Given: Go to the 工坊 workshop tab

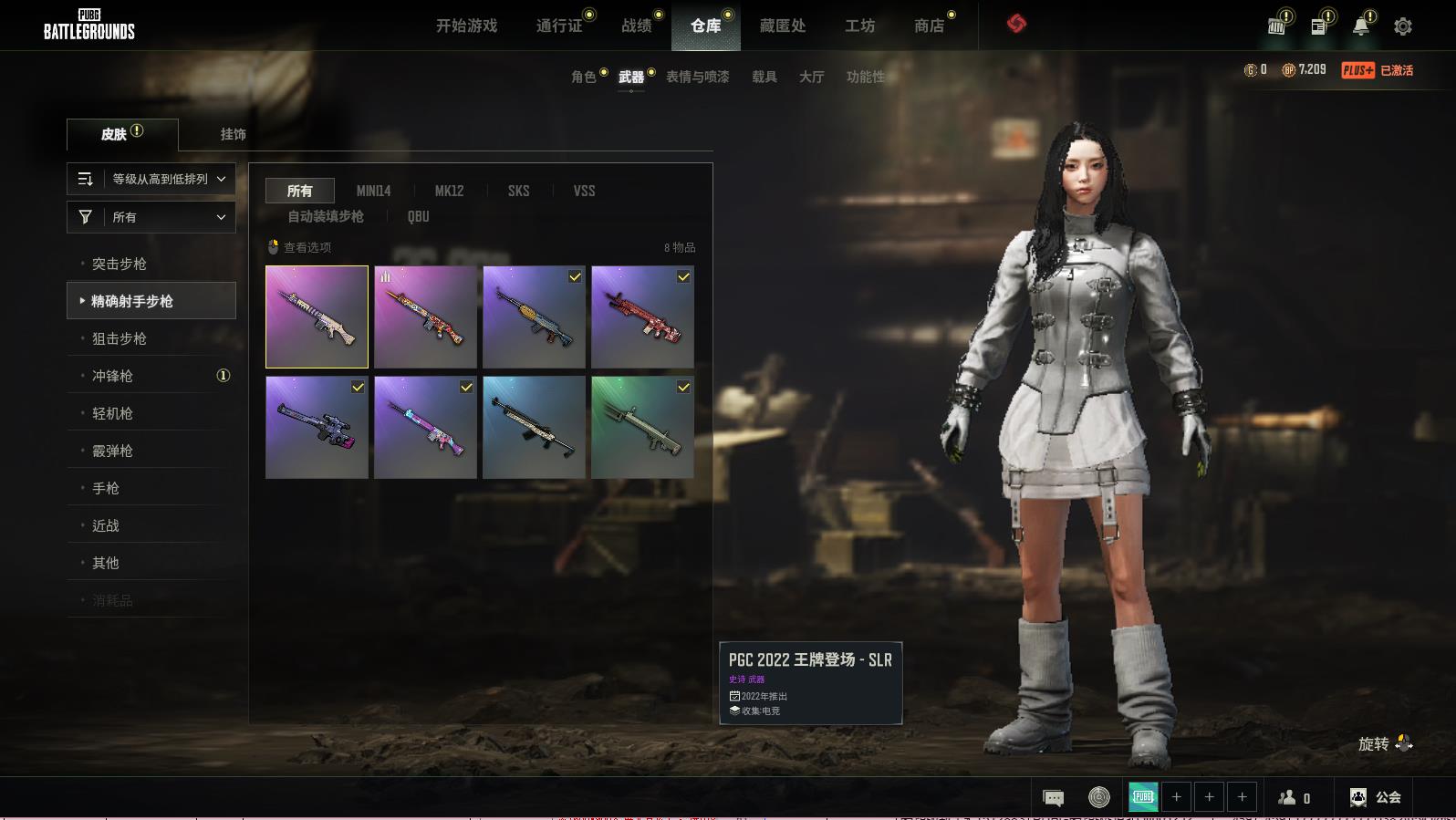Looking at the screenshot, I should (x=859, y=26).
